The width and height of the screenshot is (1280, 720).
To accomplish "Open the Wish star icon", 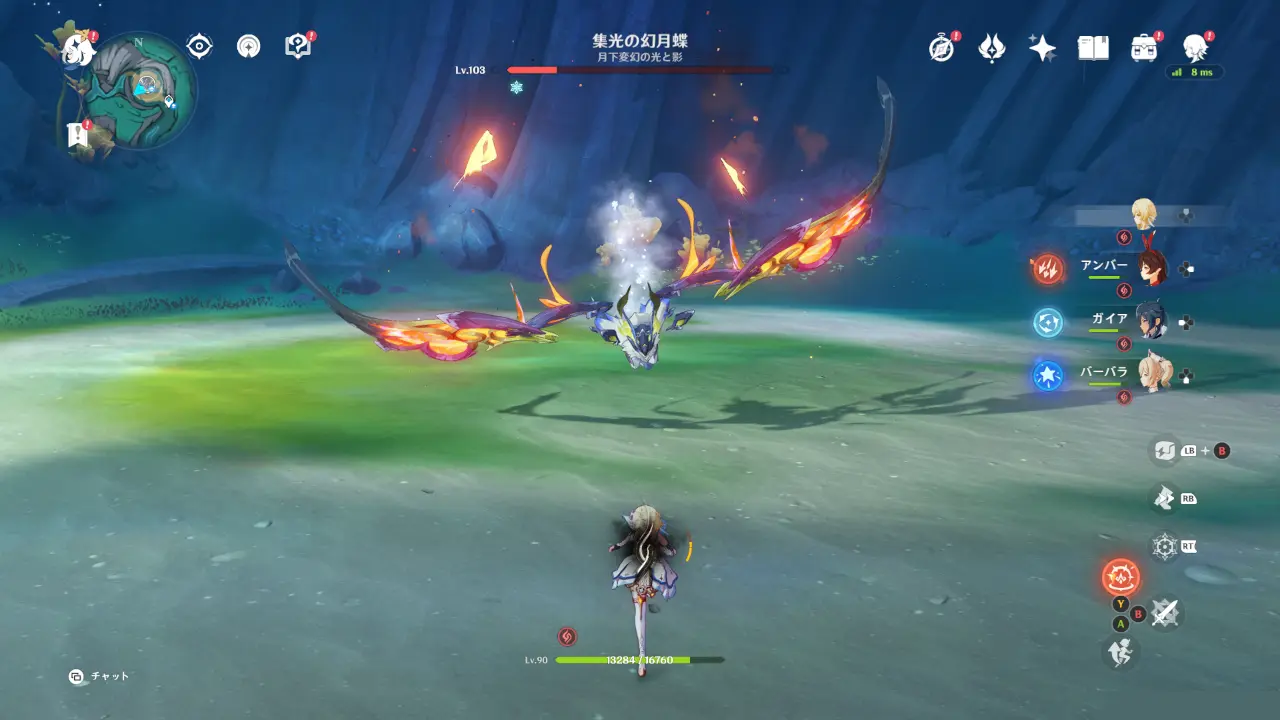I will click(1042, 46).
